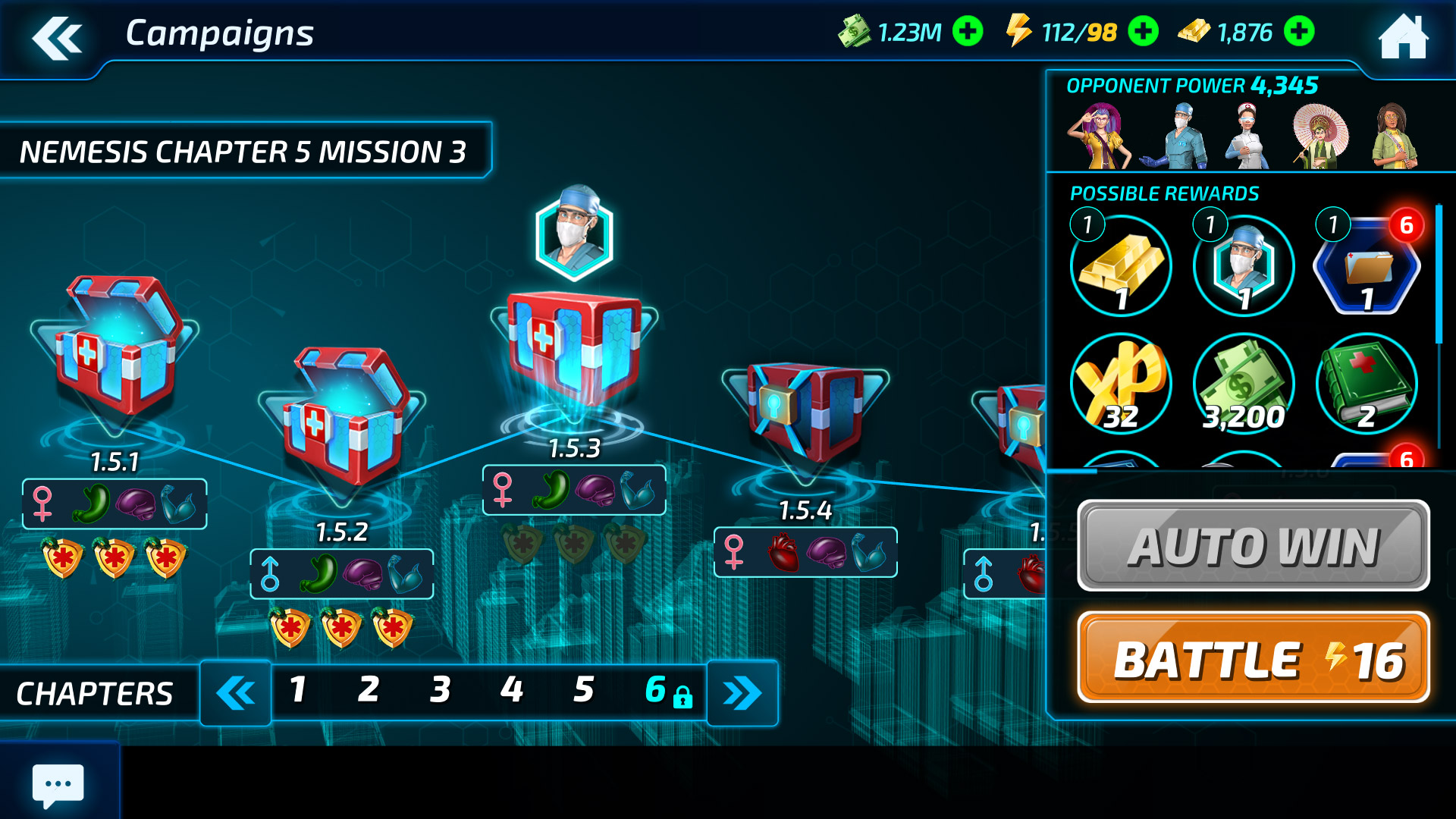
Task: Switch to chapter 1
Action: click(x=298, y=690)
